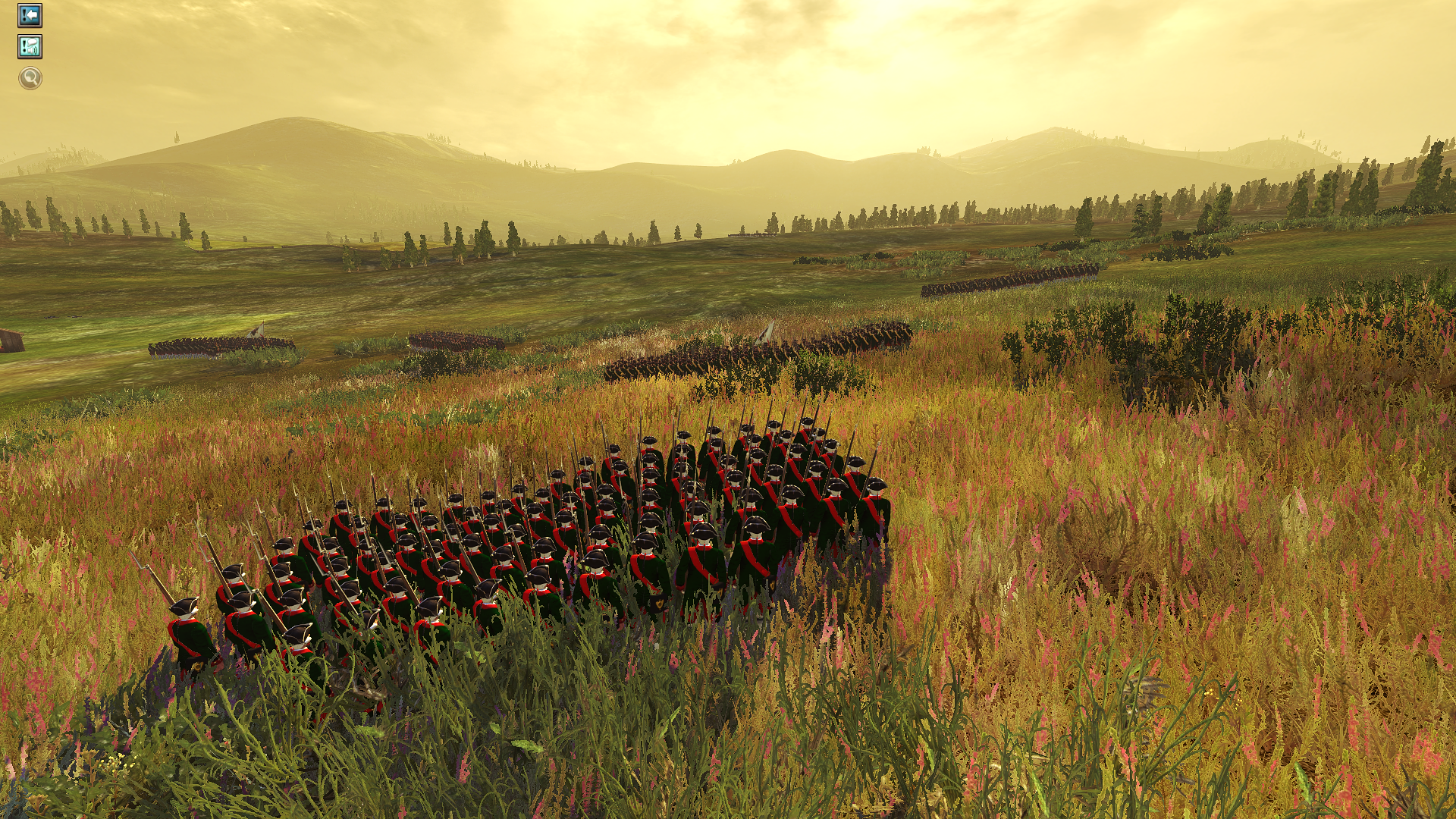Click the exclamation and arrow message button

pos(30,15)
